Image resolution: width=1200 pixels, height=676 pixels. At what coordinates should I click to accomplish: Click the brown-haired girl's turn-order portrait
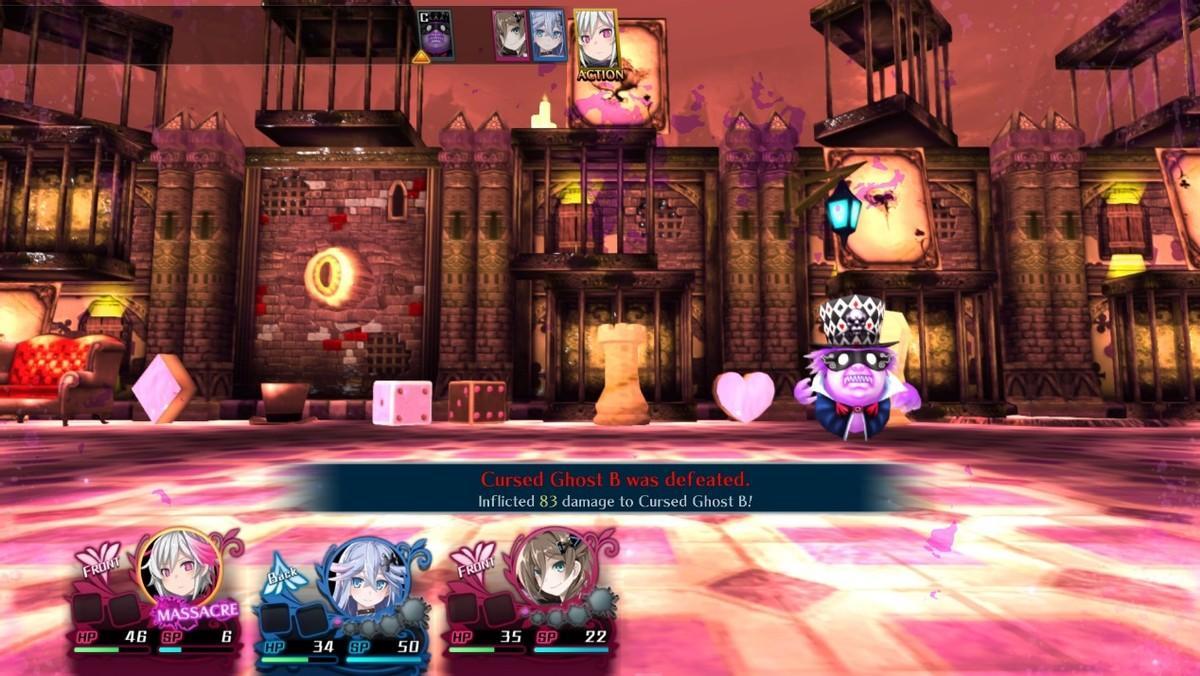[510, 36]
